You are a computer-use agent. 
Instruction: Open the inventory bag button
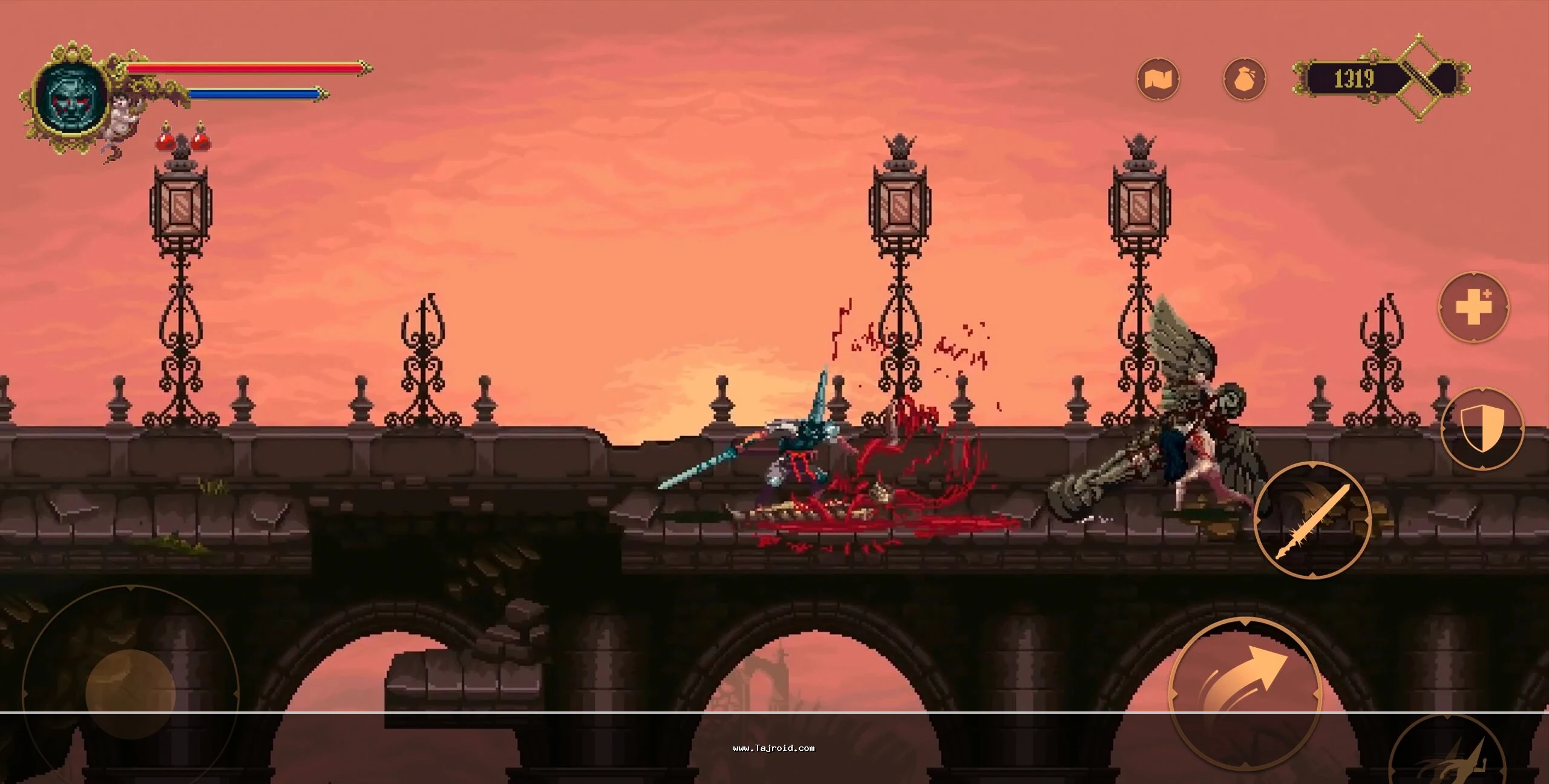pos(1244,79)
